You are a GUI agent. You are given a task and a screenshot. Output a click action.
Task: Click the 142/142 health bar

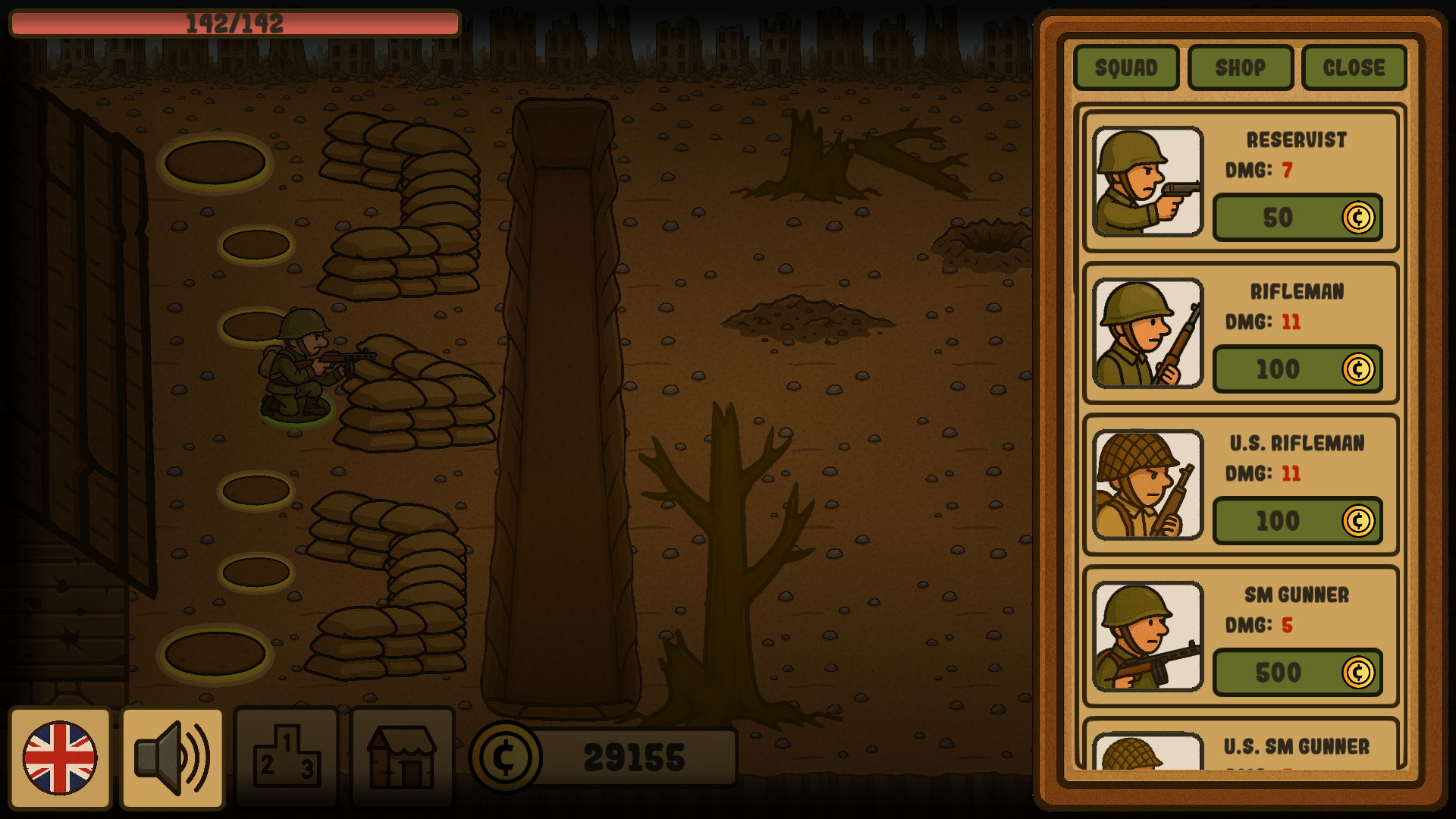coord(235,24)
